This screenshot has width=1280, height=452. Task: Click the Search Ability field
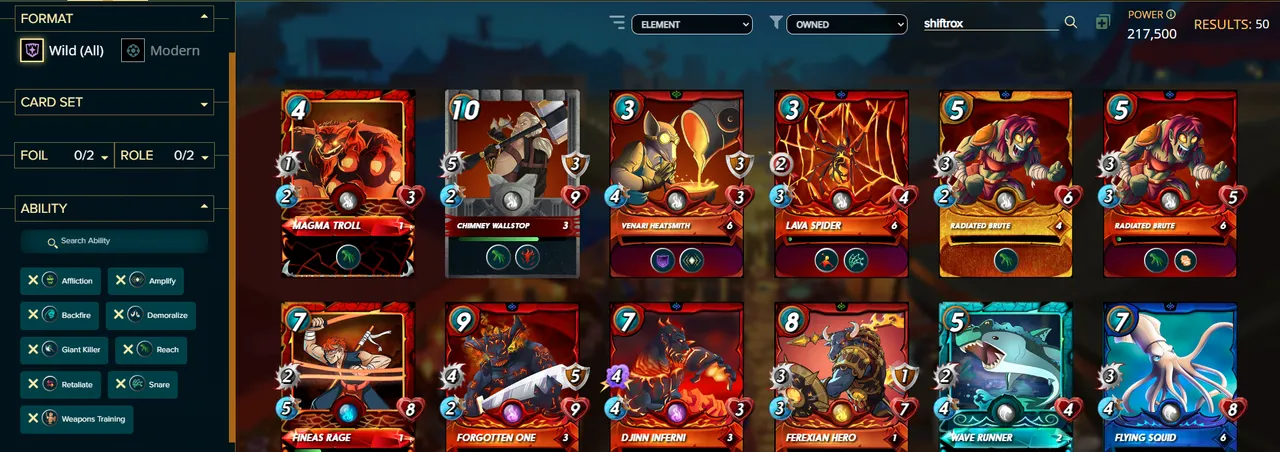(x=115, y=241)
